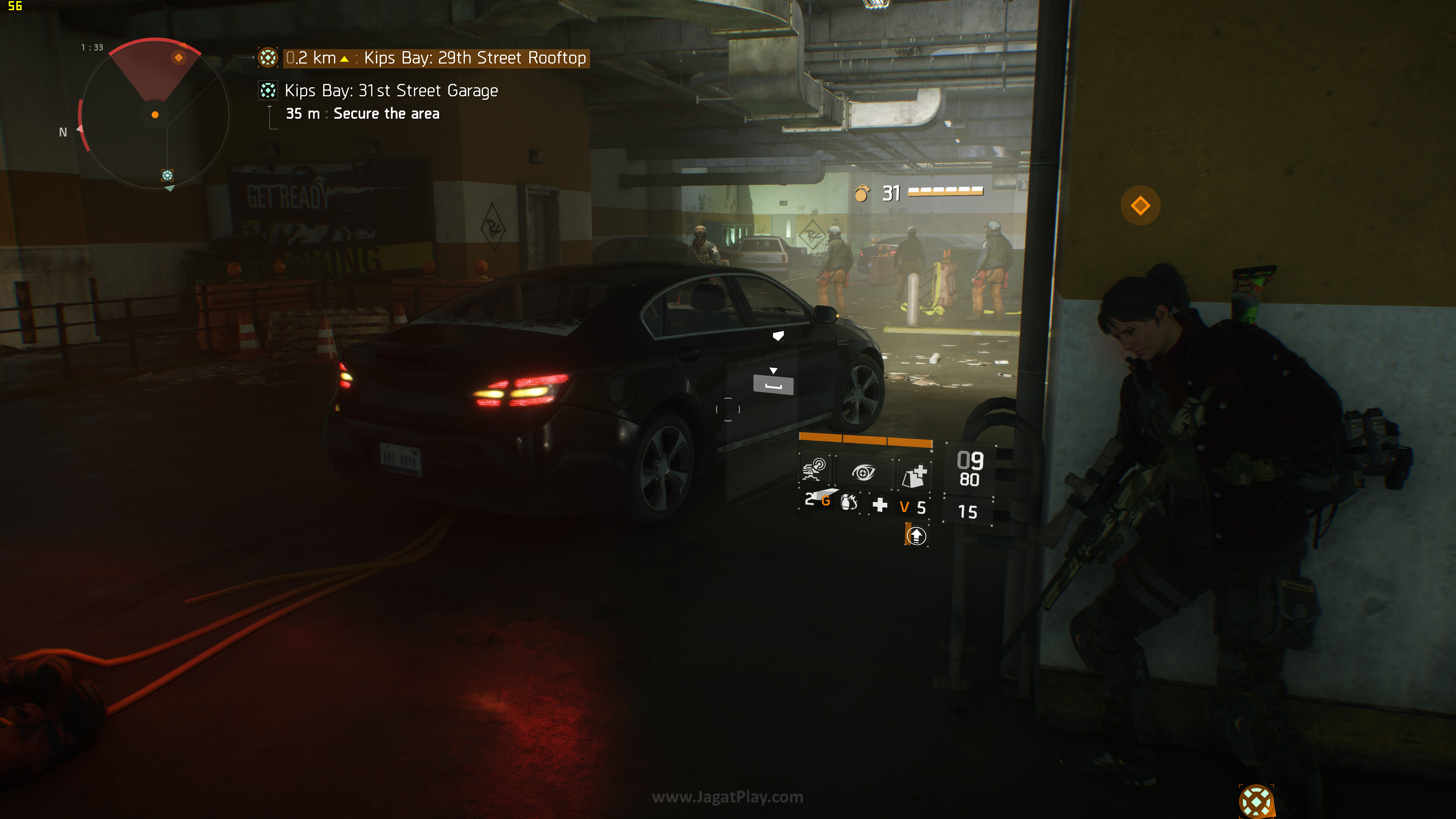Click the orange diamond on the minimap
This screenshot has height=819, width=1456.
(179, 57)
